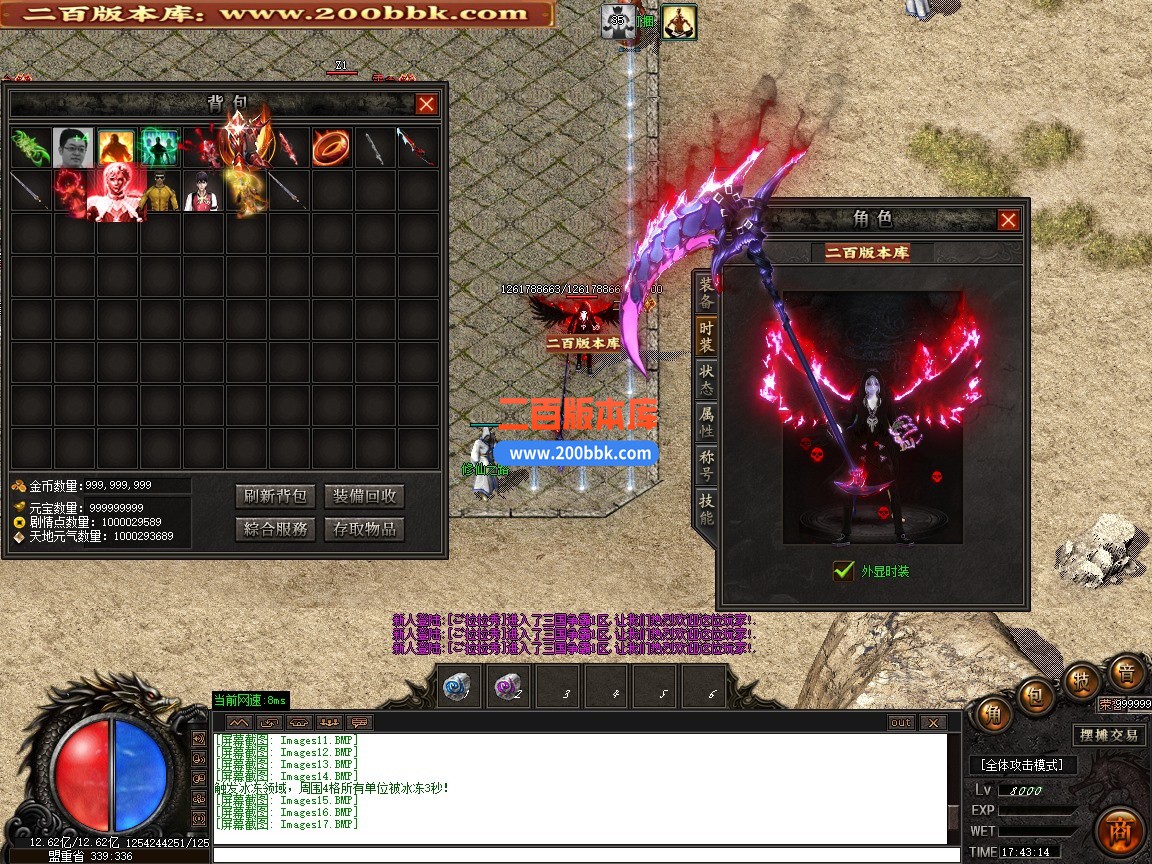Select the man's photo item in backpack
The width and height of the screenshot is (1152, 864).
(73, 148)
